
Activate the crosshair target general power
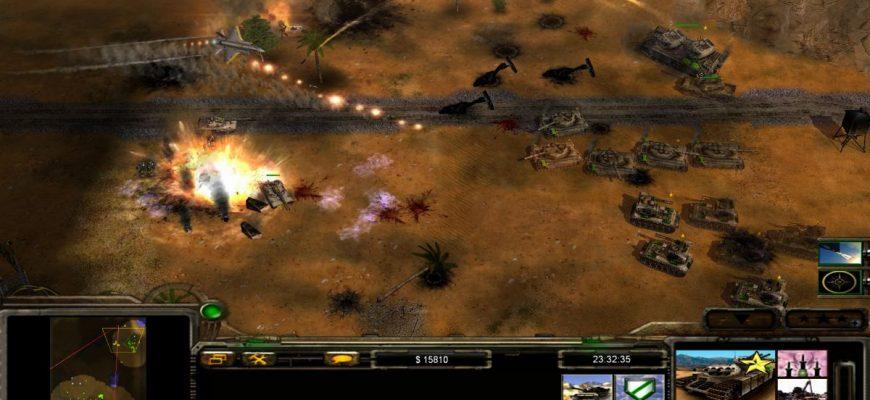[x=839, y=281]
